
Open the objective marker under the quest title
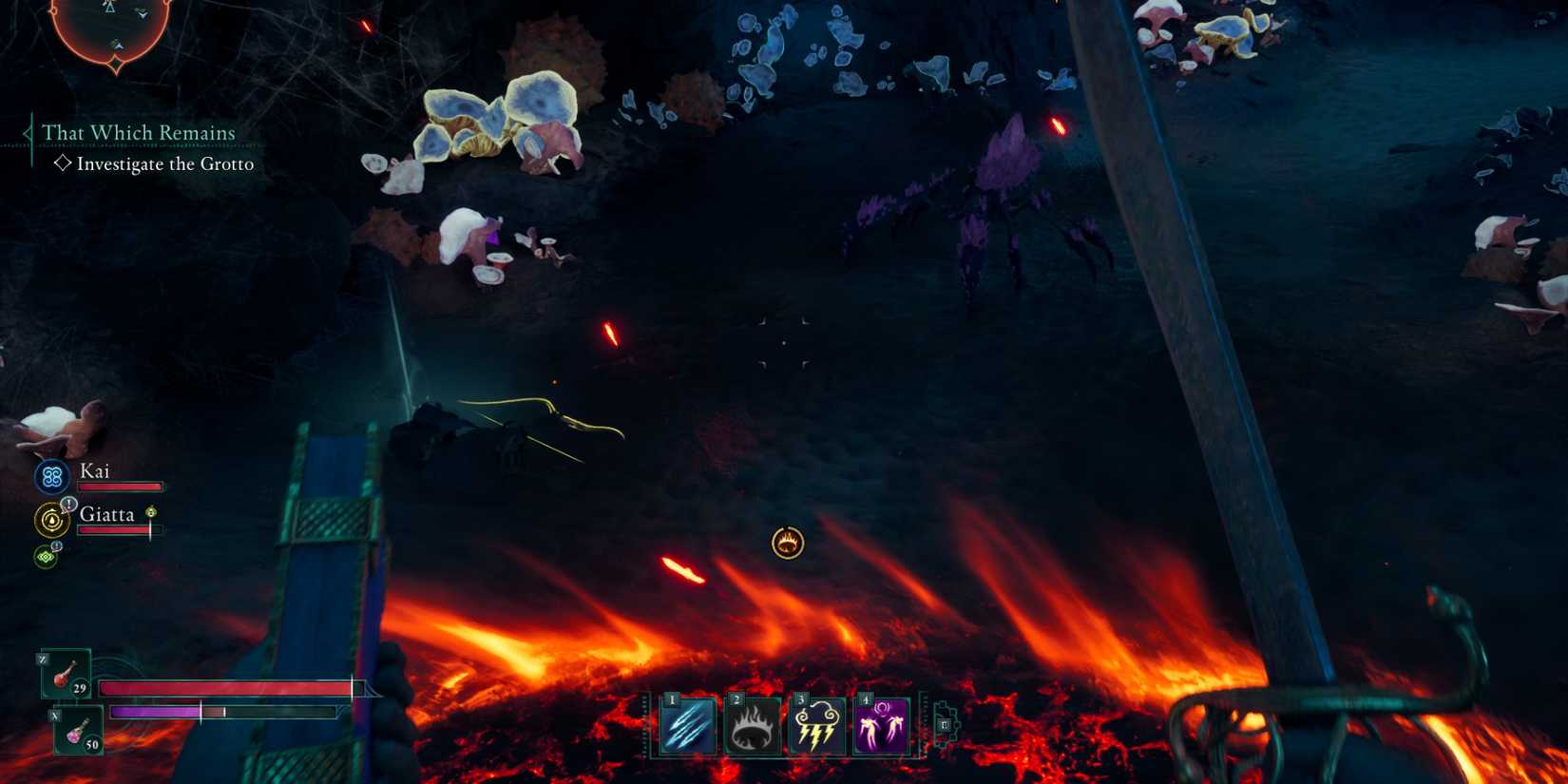(x=65, y=163)
